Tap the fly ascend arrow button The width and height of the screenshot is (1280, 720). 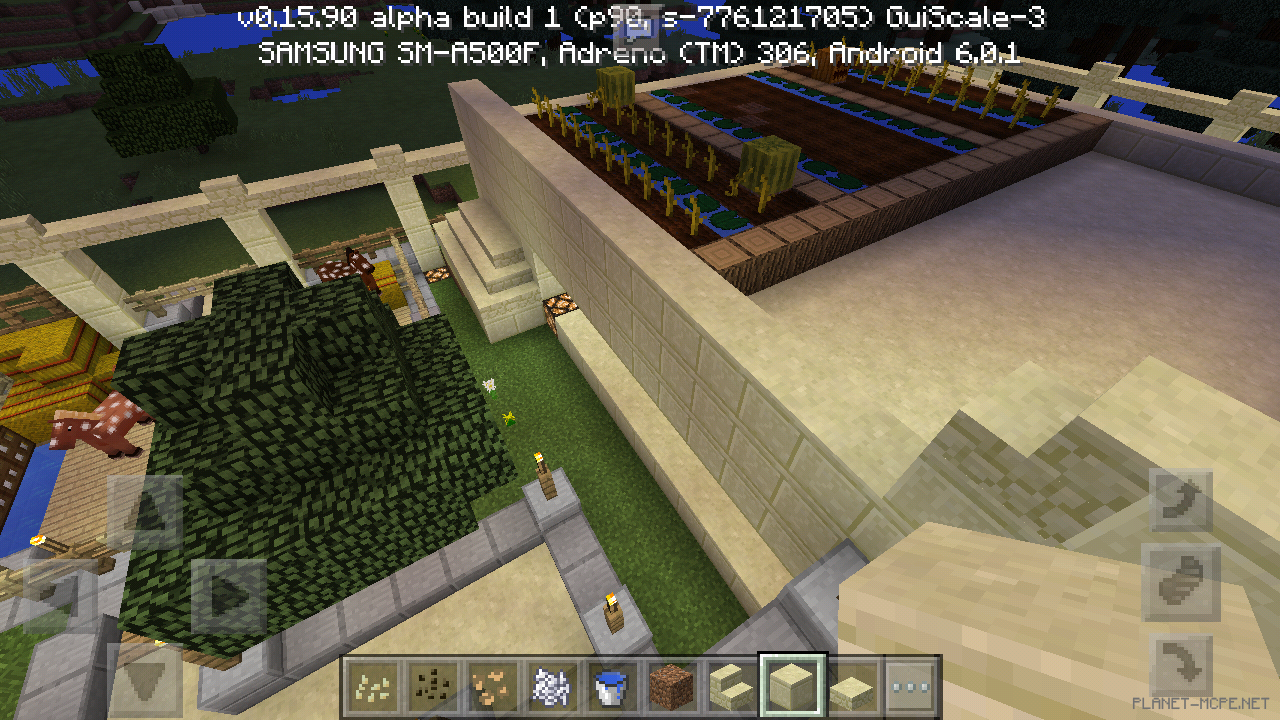click(x=1180, y=502)
